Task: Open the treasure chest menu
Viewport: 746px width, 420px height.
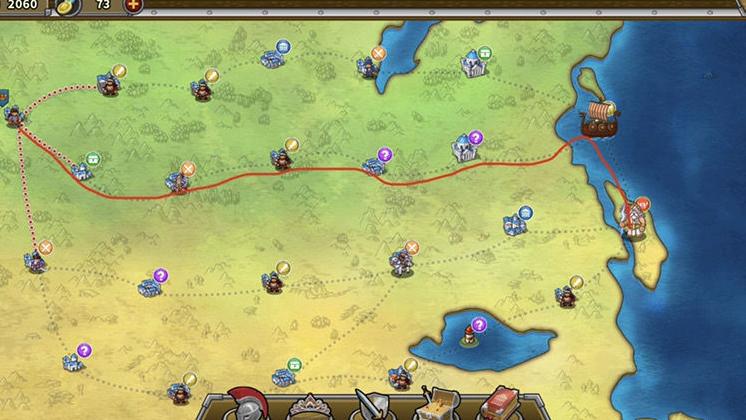Action: click(x=436, y=405)
